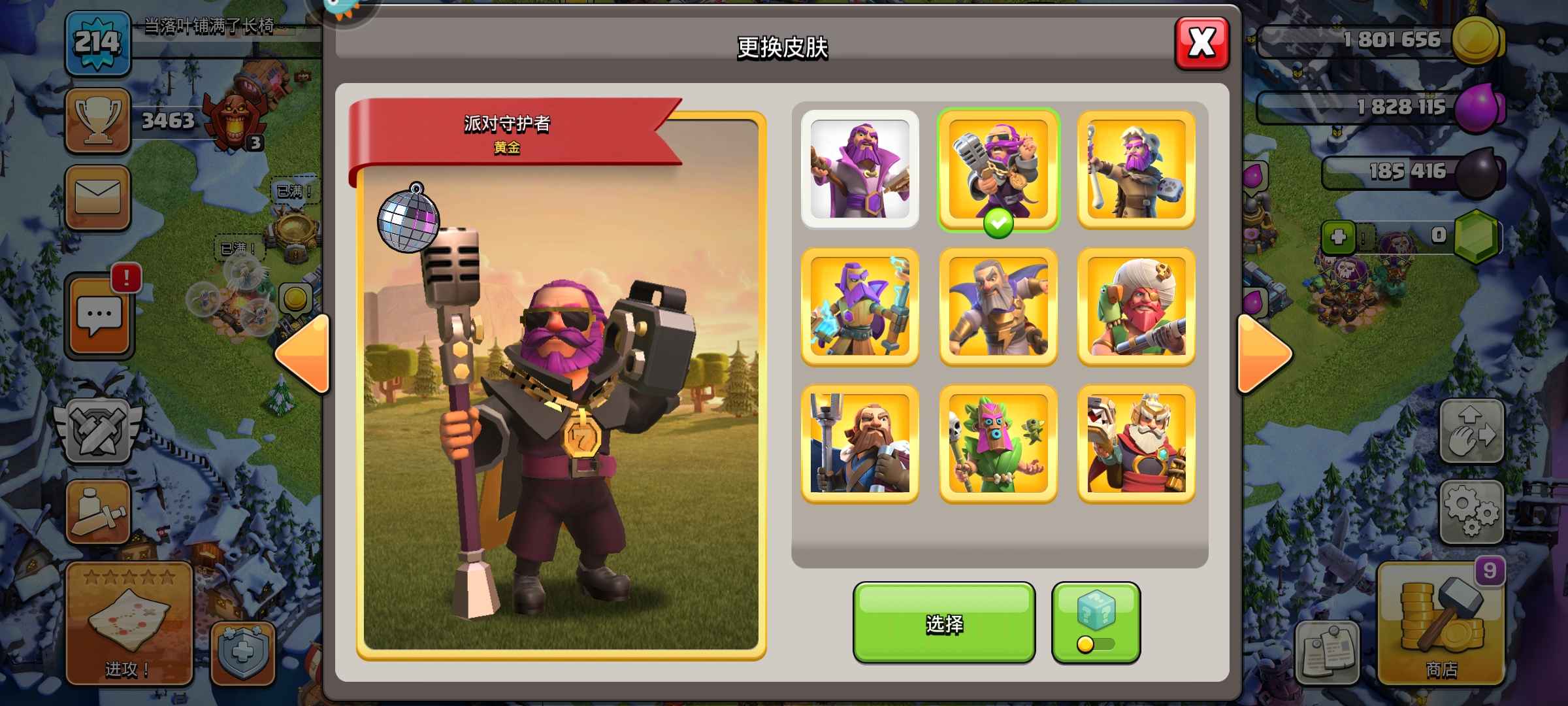Screen dimensions: 1568x706
Task: Start an attack with 进攻 button
Action: [x=128, y=624]
